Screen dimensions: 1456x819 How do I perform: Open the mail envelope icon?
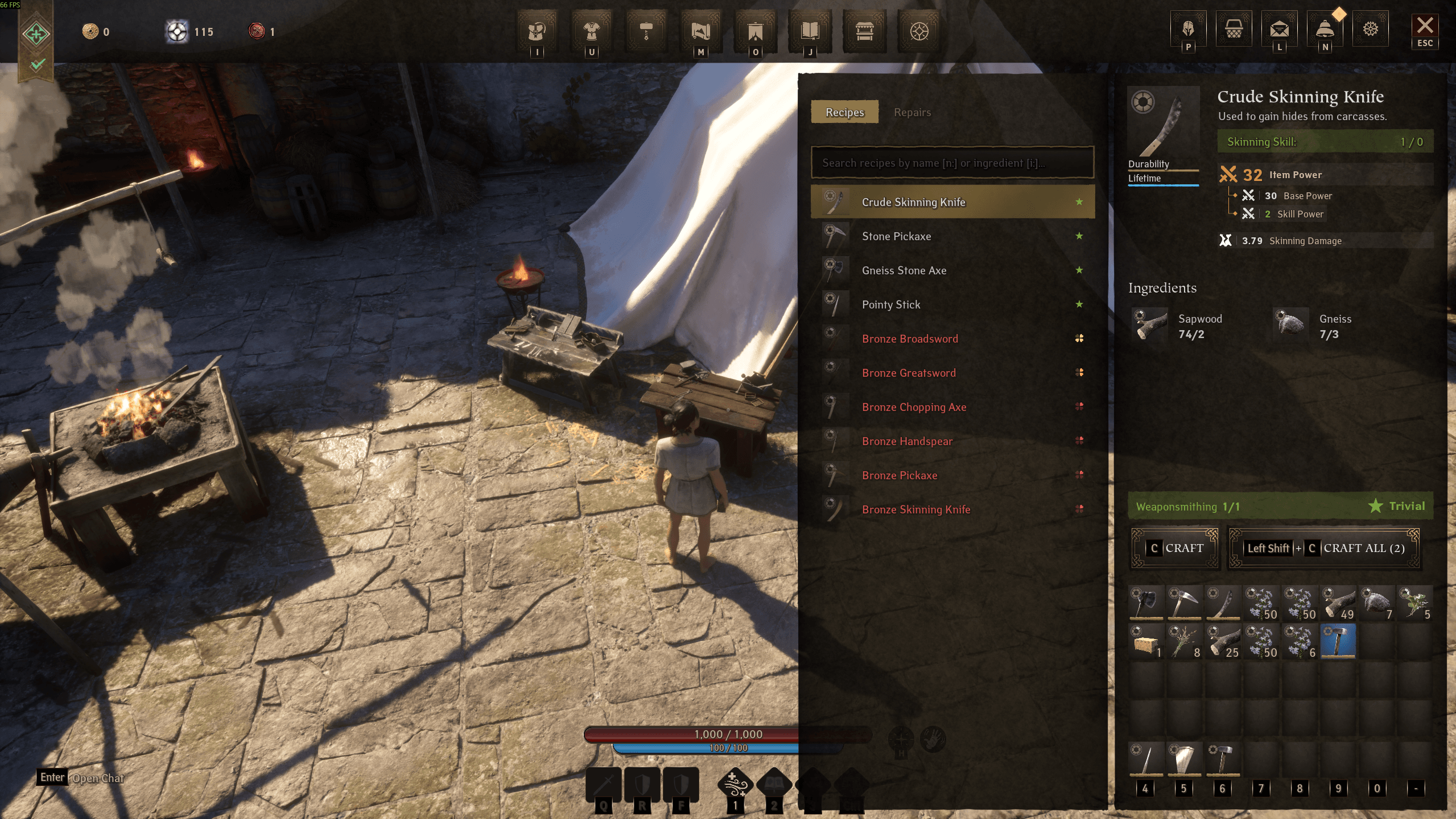pos(1279,28)
